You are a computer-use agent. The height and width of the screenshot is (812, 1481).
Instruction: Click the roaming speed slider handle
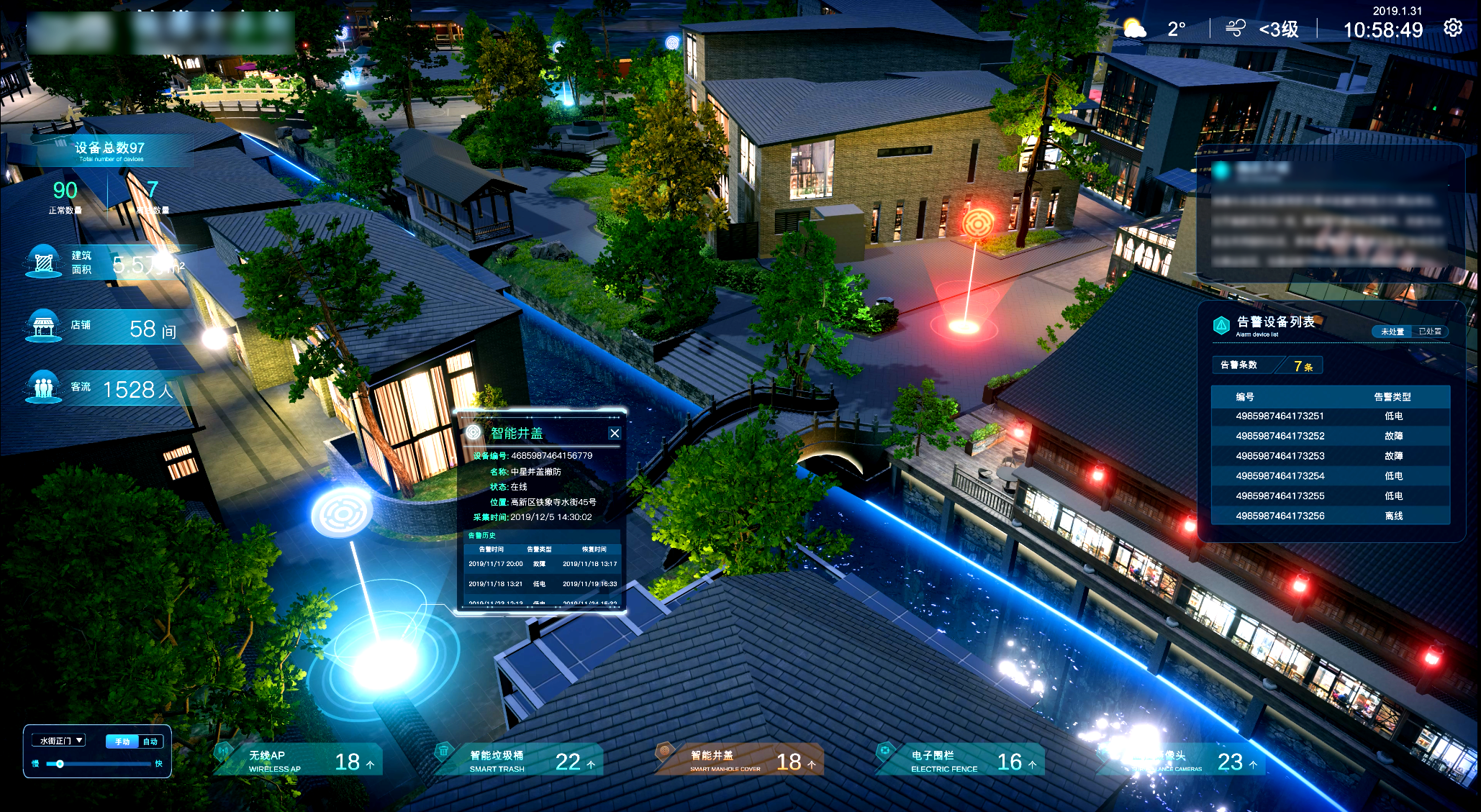60,764
